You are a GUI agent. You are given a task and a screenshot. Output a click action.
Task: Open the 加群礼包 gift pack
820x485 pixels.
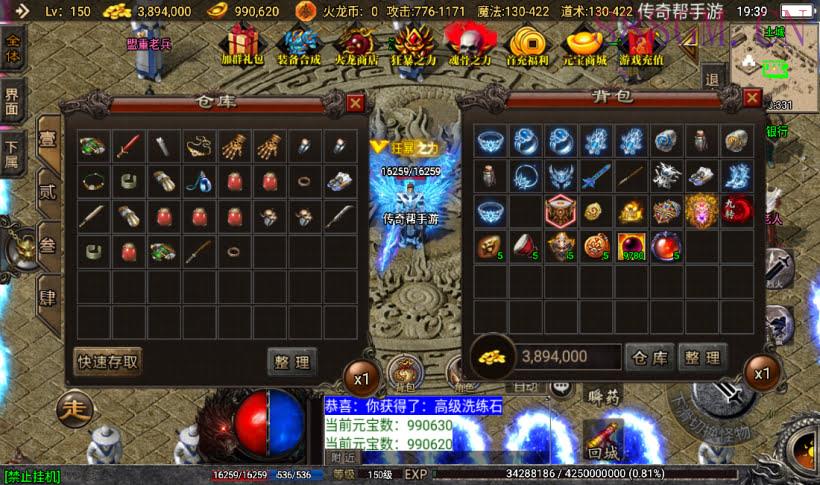[242, 44]
